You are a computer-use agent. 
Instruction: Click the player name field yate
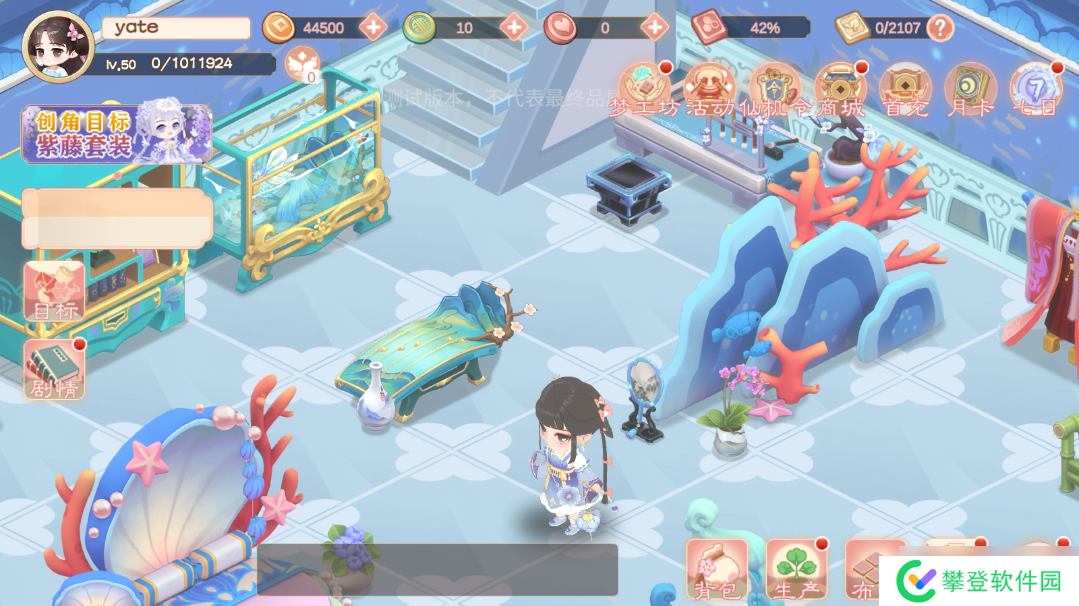point(176,28)
